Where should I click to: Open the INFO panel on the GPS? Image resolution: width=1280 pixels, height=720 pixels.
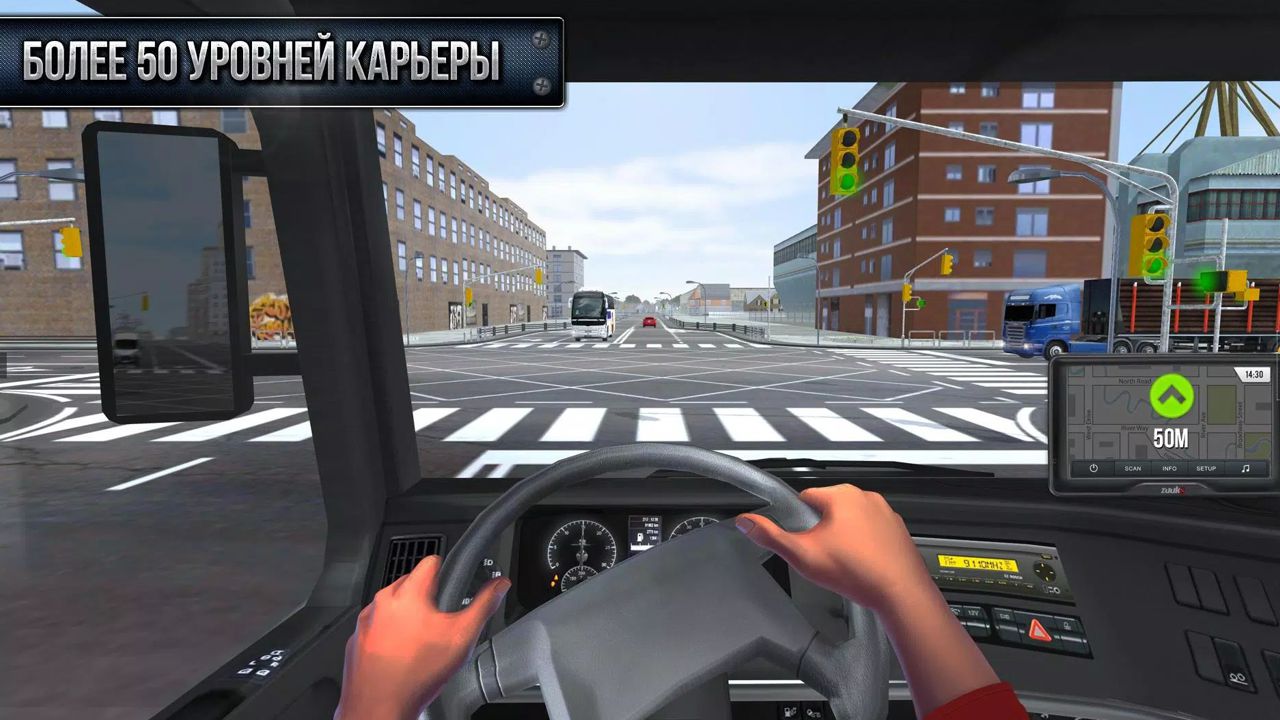click(1169, 468)
